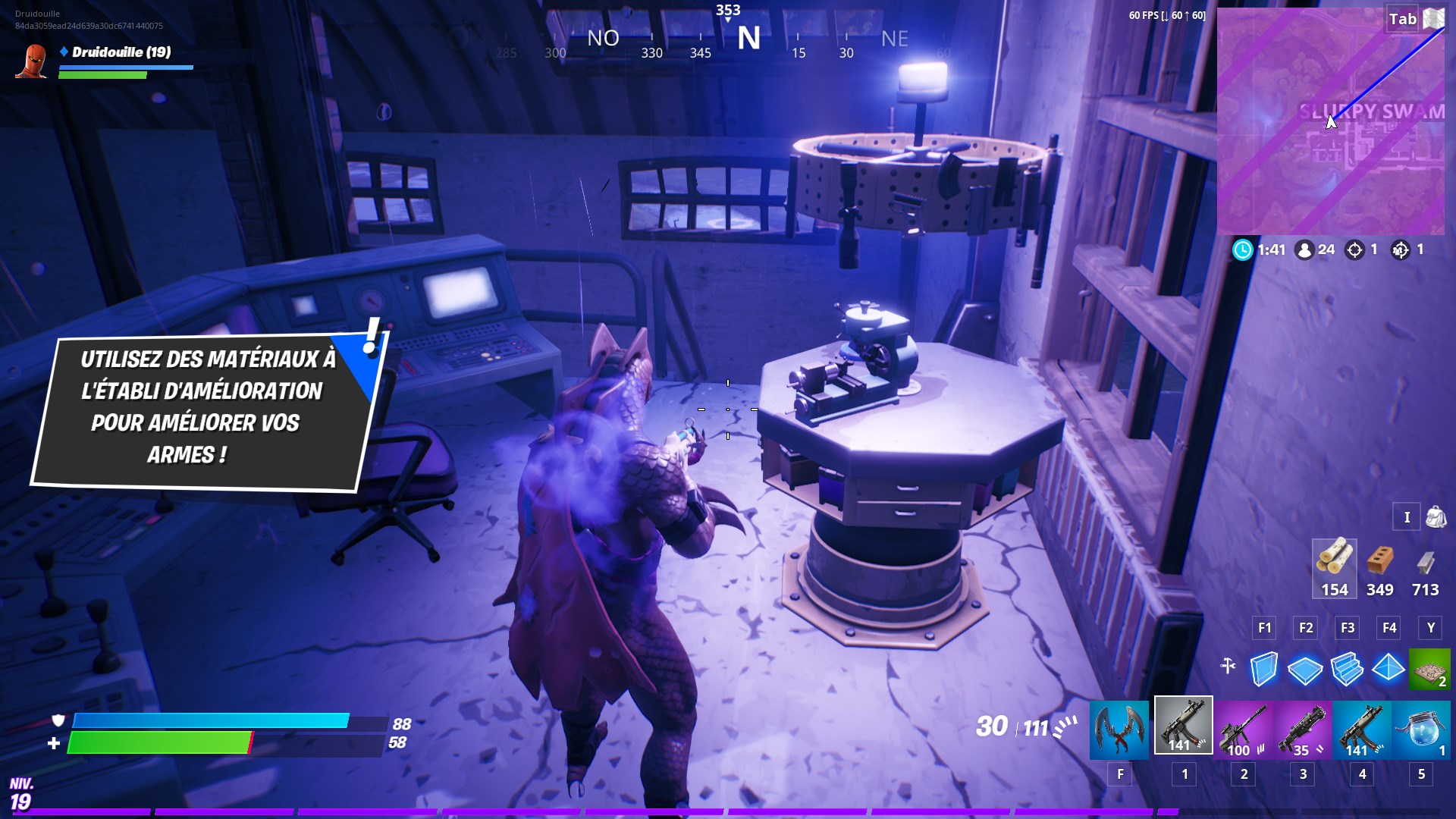Open the backpack inventory via the I icon
Image resolution: width=1456 pixels, height=819 pixels.
(1407, 517)
